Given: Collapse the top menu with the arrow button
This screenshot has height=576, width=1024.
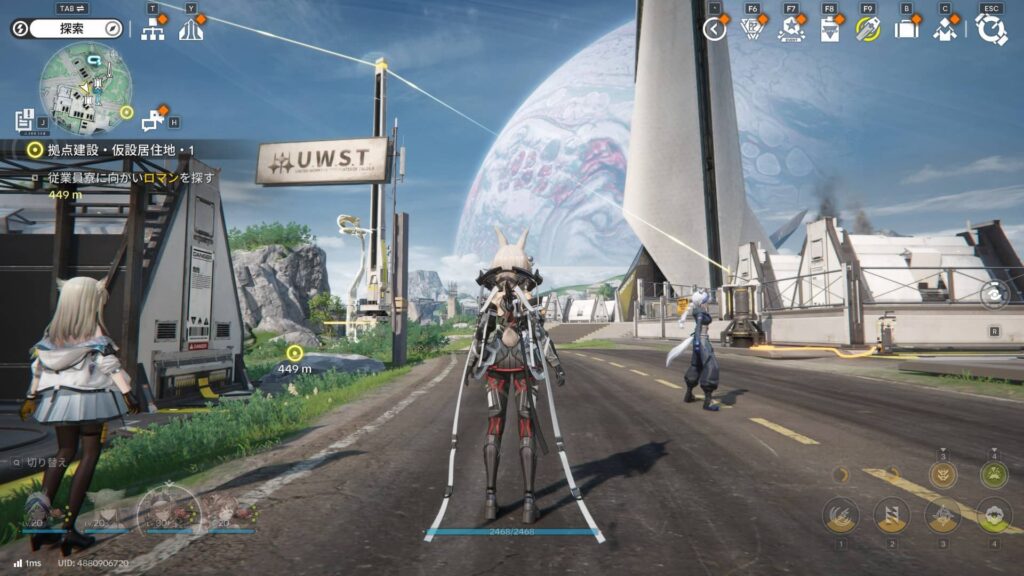Looking at the screenshot, I should 714,29.
